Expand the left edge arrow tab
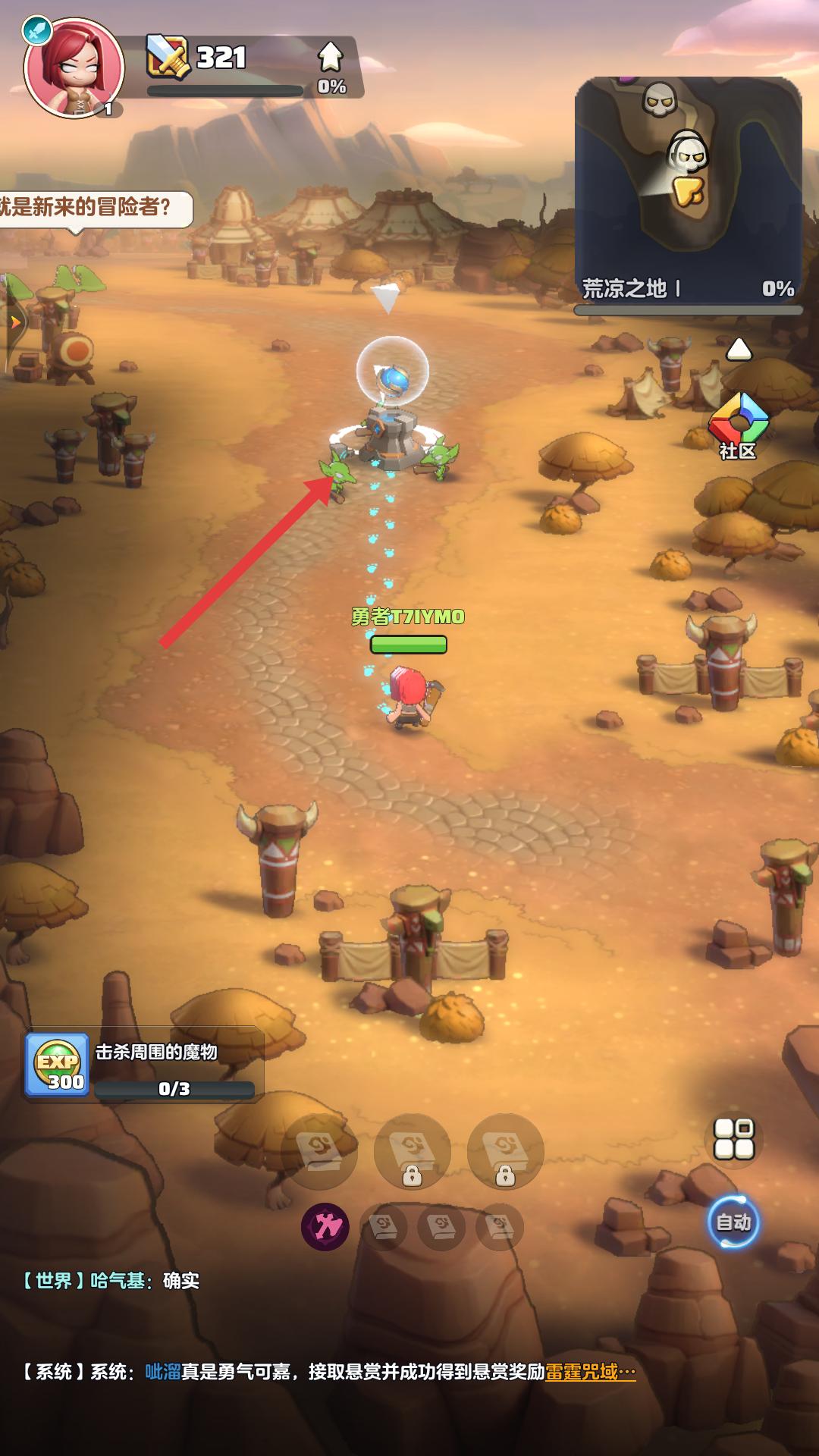This screenshot has width=819, height=1456. (14, 322)
